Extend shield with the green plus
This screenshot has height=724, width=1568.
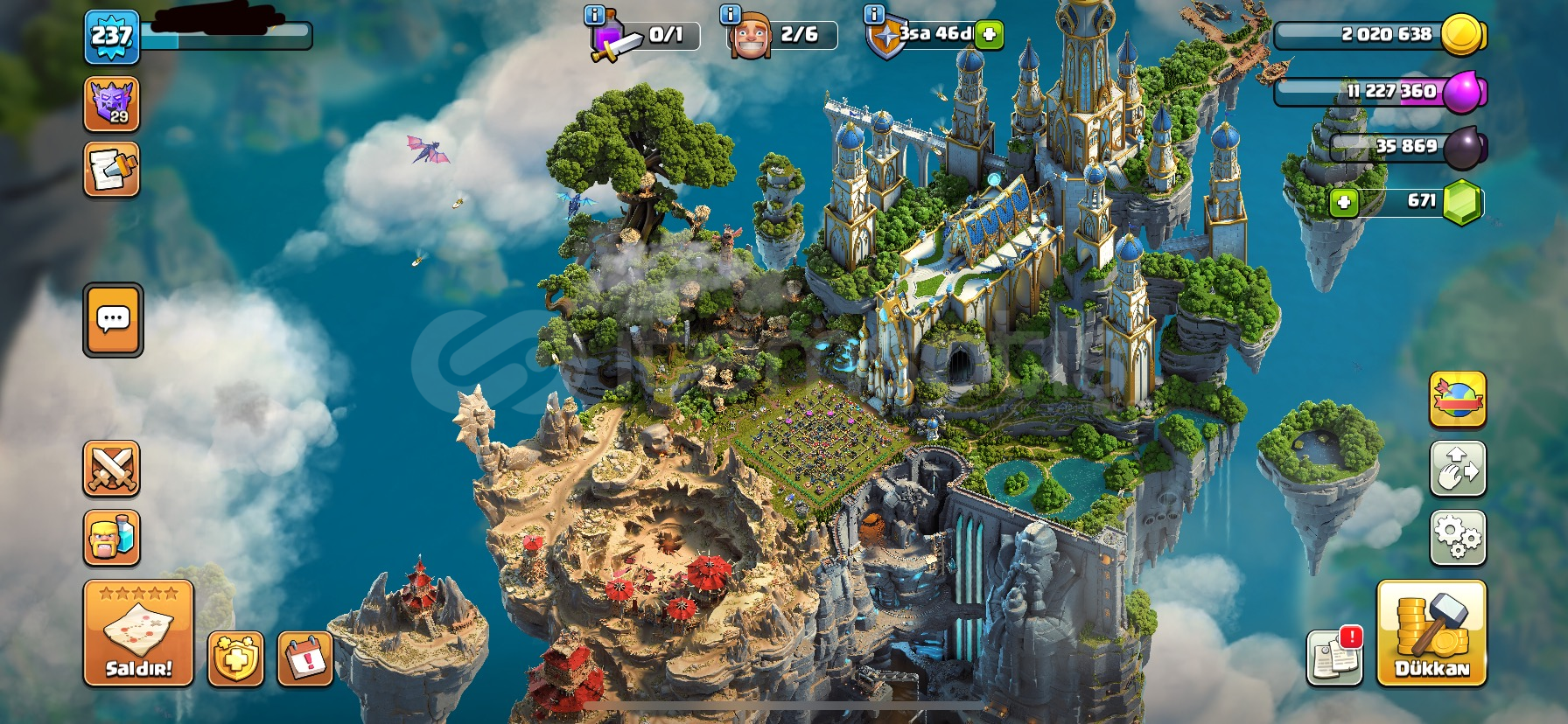pos(989,35)
